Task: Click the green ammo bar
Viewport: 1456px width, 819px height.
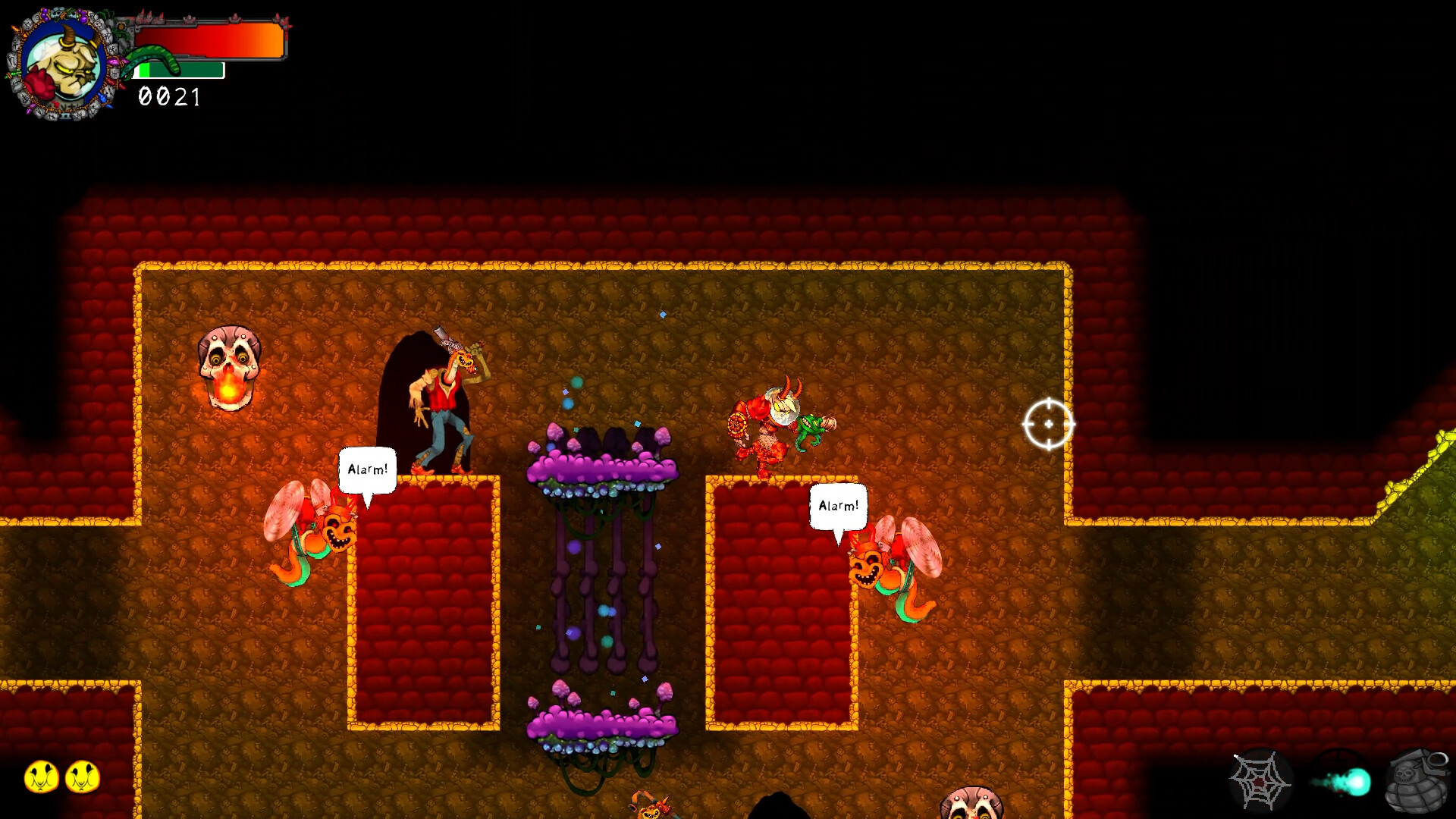Action: (178, 71)
